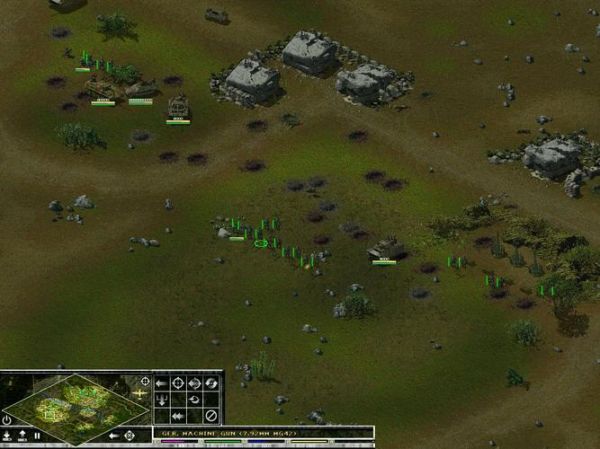600x449 pixels.
Task: Select the circular arrows with diamond command
Action: coord(195,383)
